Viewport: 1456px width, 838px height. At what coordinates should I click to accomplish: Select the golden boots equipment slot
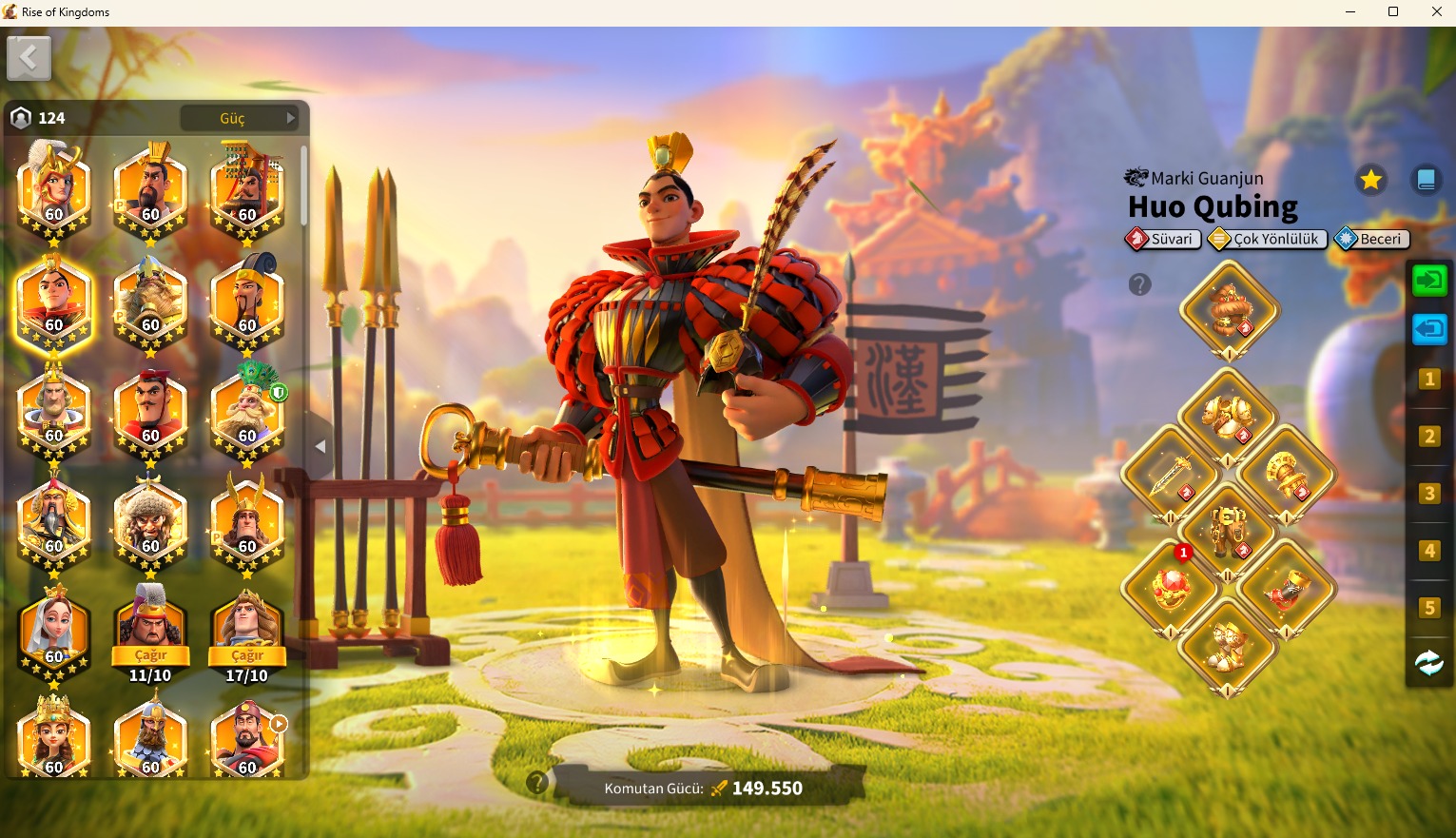point(1228,647)
